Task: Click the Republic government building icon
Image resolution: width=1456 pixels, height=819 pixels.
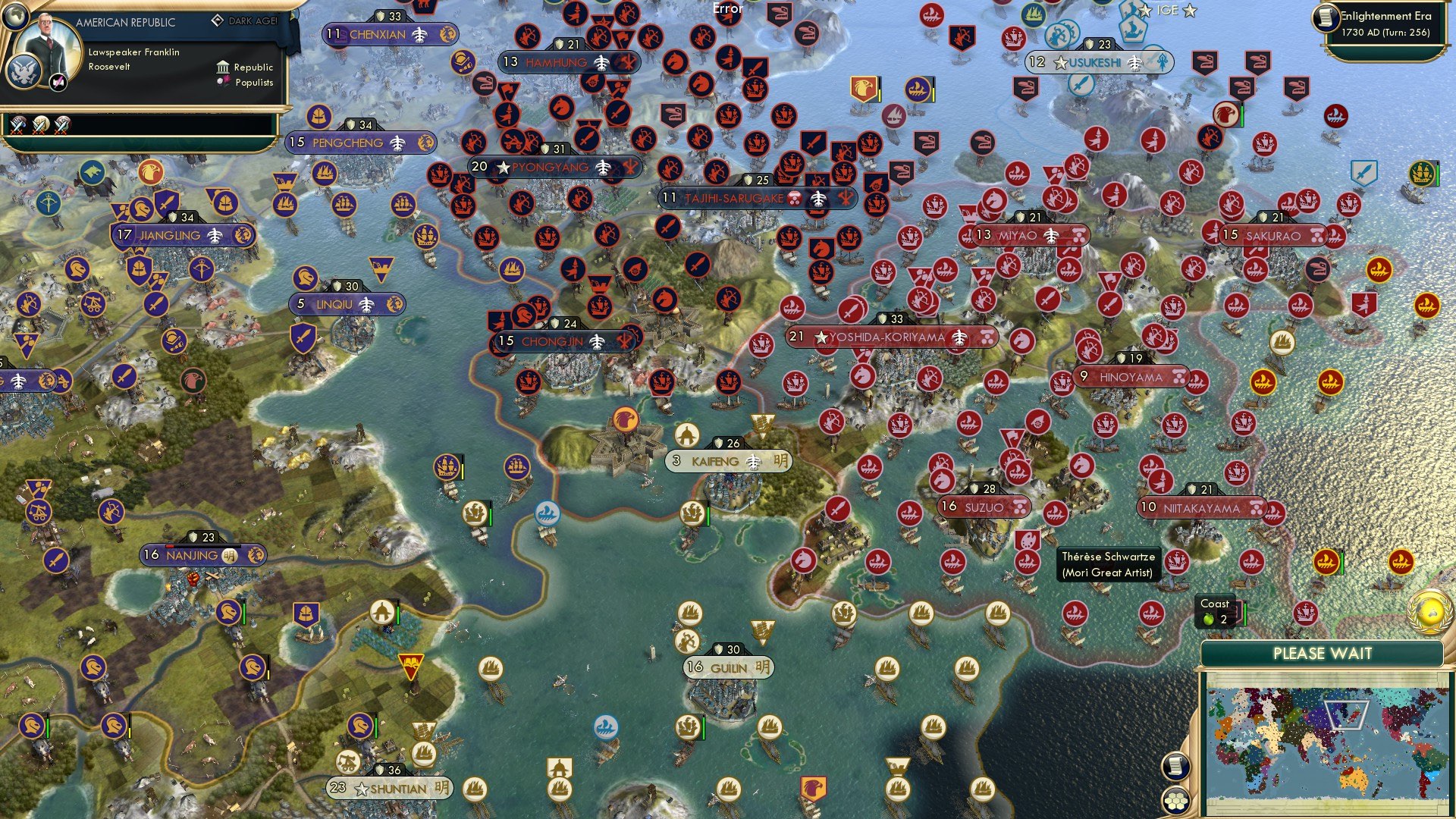Action: (x=223, y=68)
